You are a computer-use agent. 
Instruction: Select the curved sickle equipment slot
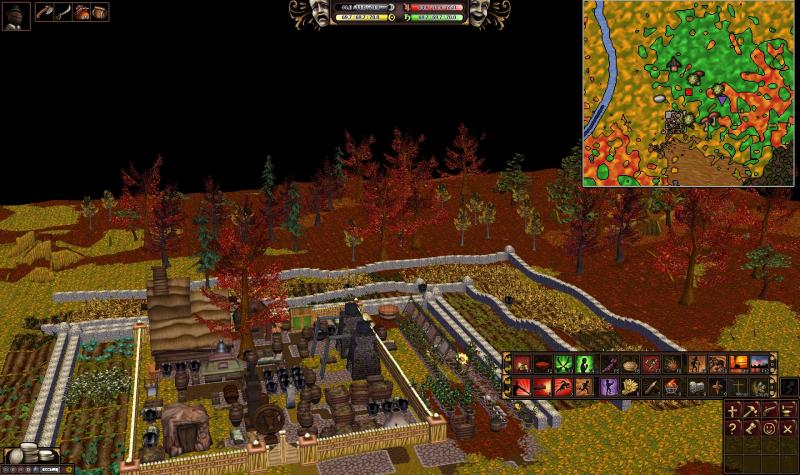[x=64, y=13]
